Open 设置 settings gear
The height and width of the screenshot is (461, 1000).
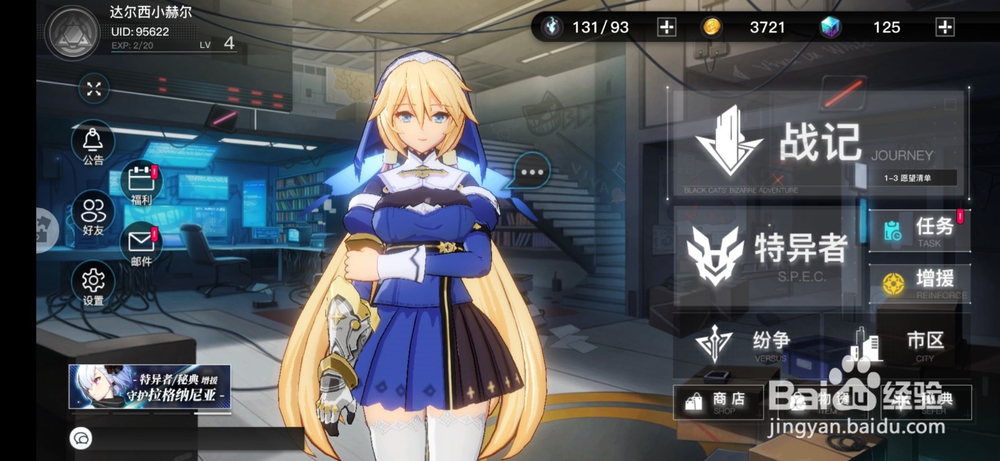[x=94, y=283]
